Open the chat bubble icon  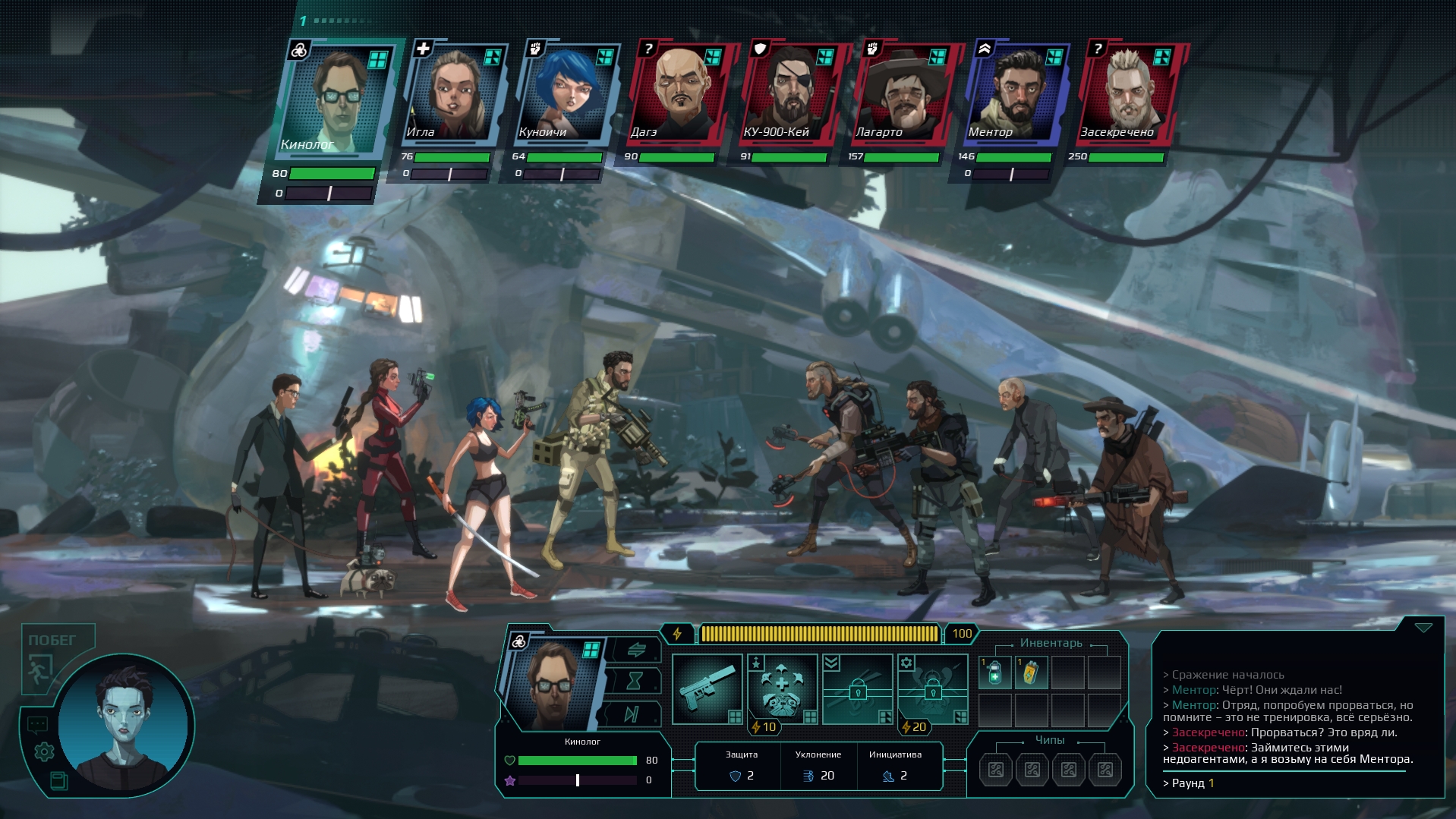(x=37, y=725)
